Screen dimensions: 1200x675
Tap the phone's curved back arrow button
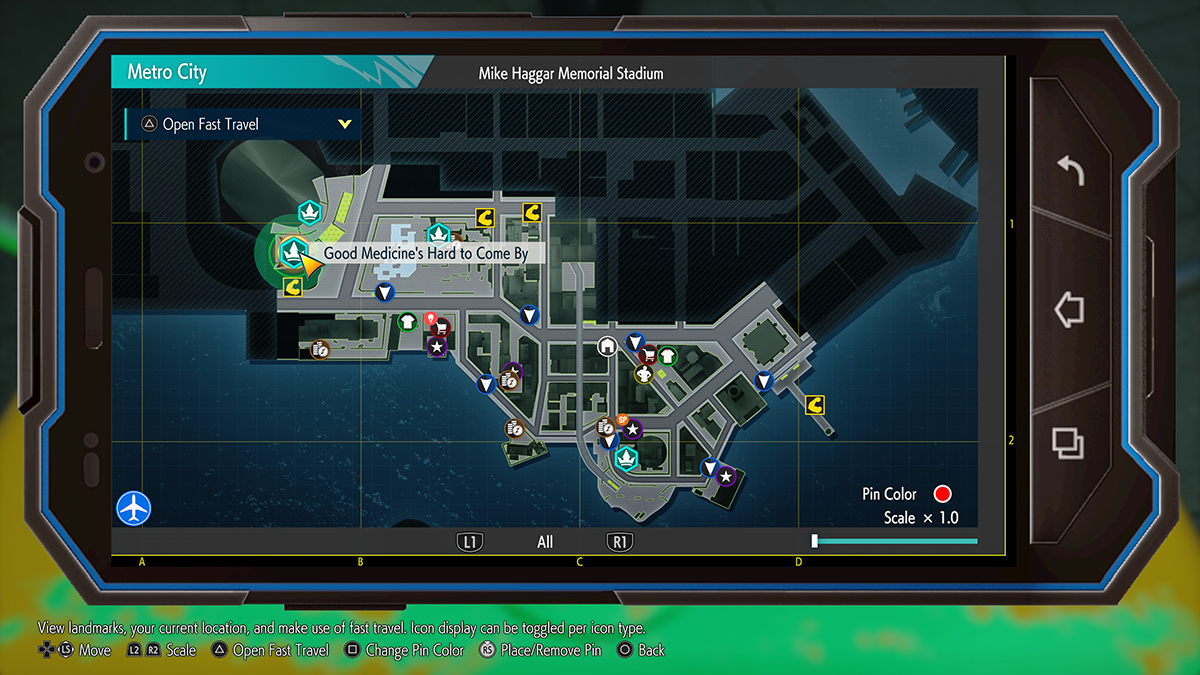[1069, 171]
